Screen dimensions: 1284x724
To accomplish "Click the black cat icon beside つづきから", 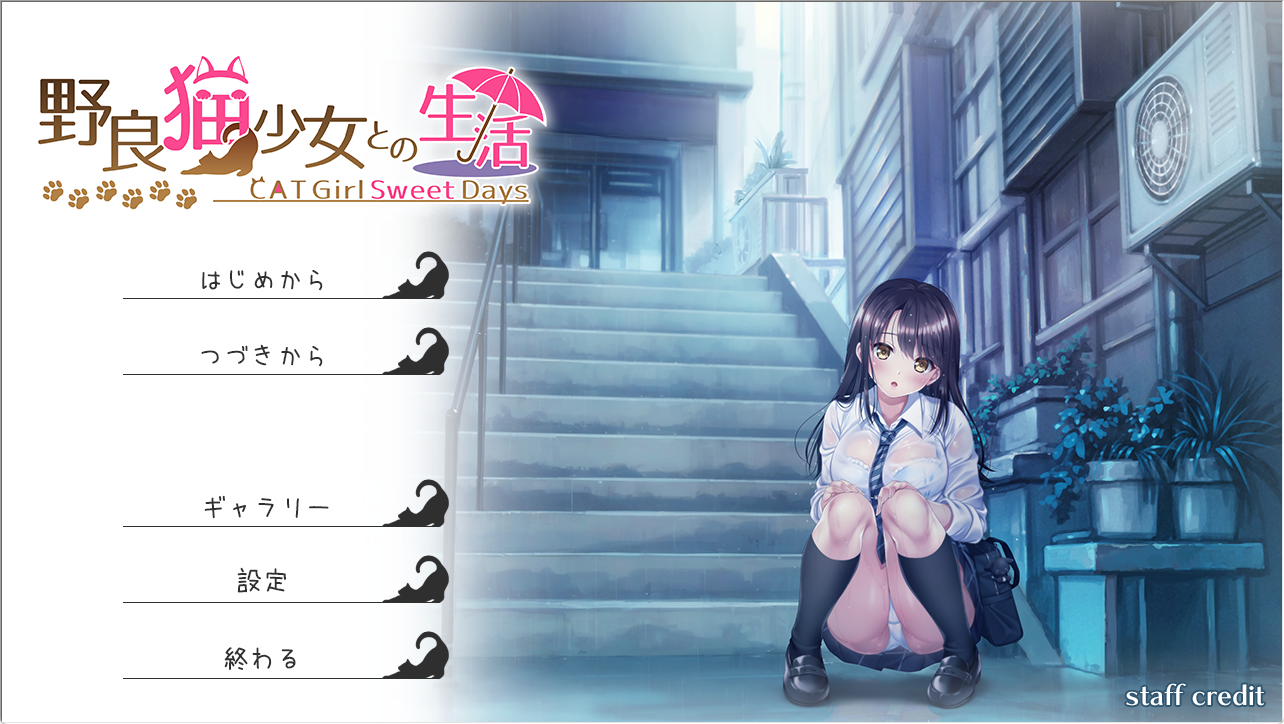I will pos(430,355).
